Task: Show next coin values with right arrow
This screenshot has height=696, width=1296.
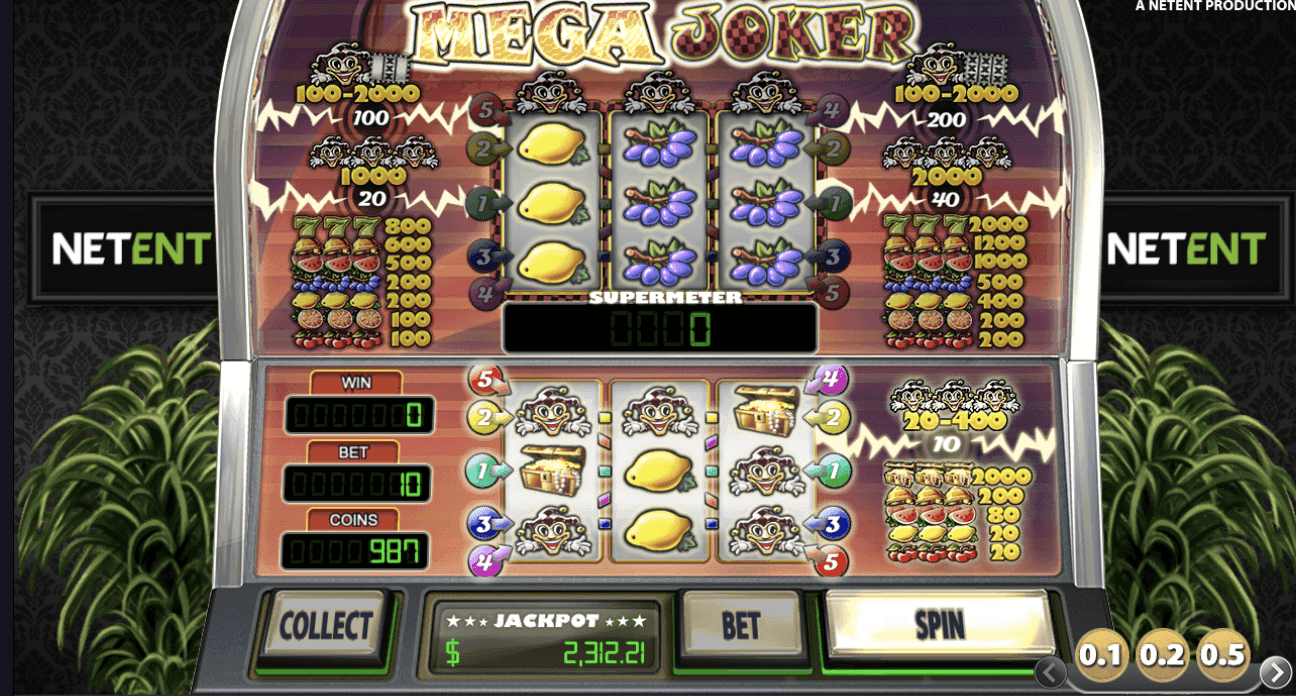Action: coord(1275,671)
